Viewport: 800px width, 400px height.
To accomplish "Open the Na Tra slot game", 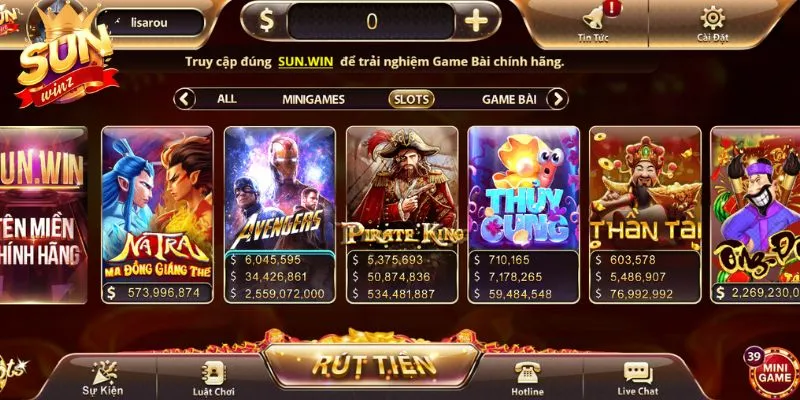I will [x=158, y=205].
